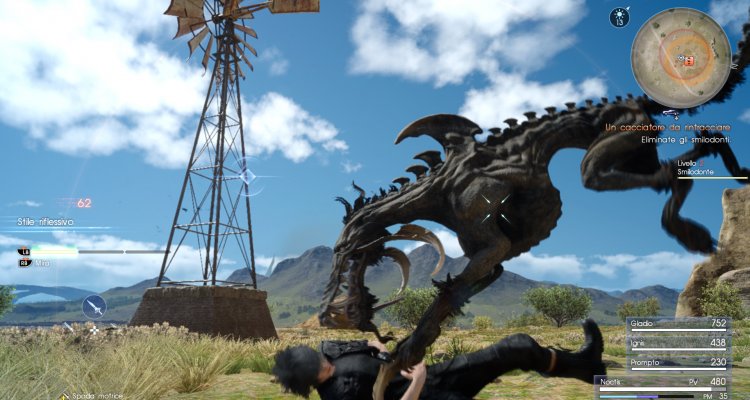Open the circular minimap
Screen dimensions: 750x400
tap(682, 56)
